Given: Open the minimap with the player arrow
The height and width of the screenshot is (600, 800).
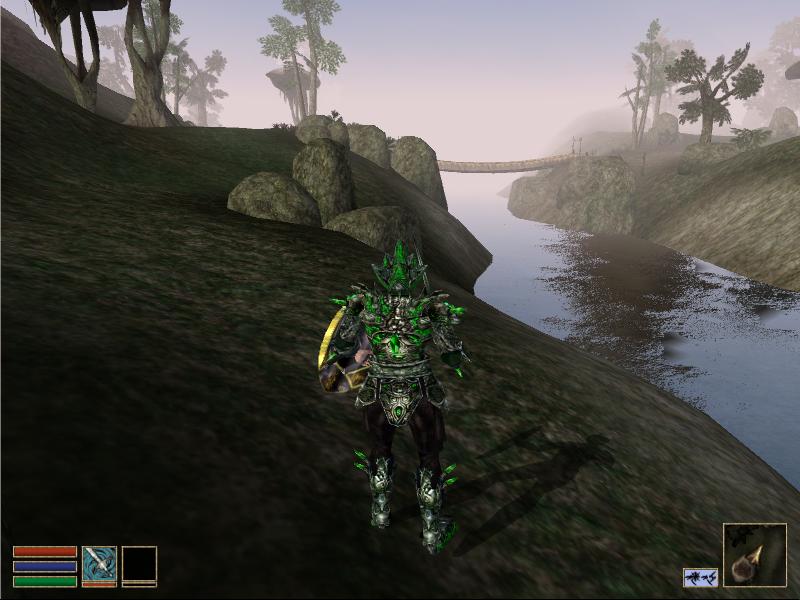Looking at the screenshot, I should [754, 554].
